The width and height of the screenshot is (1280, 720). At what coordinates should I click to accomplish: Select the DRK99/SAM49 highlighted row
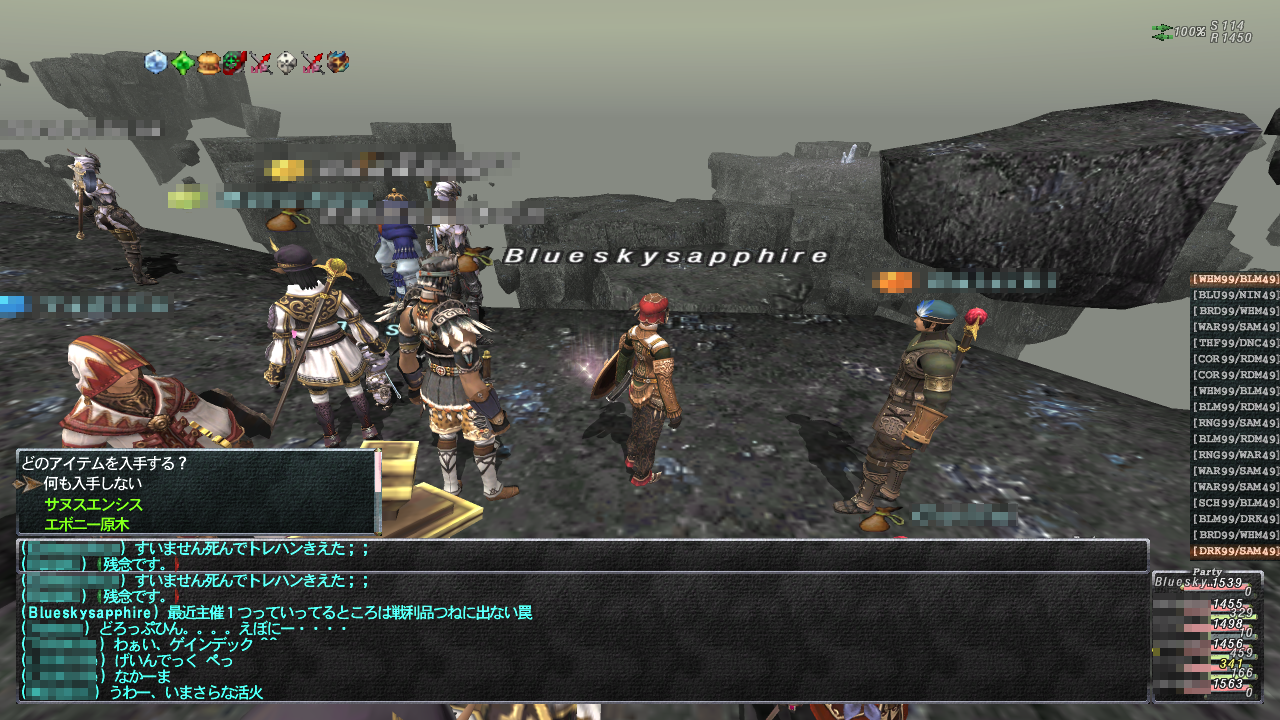(x=1235, y=551)
